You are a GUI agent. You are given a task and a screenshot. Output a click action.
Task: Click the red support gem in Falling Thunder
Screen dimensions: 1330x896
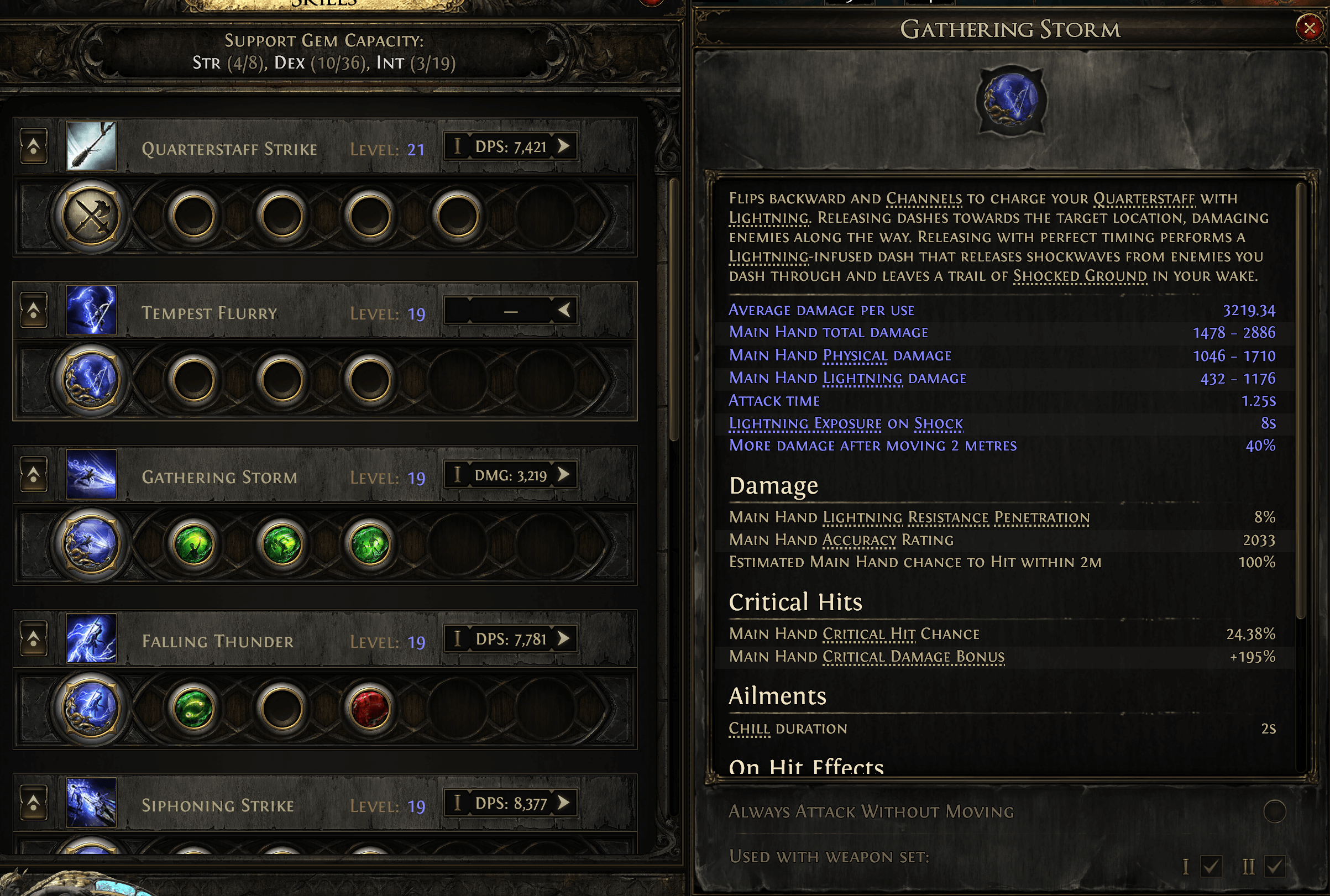pos(370,708)
